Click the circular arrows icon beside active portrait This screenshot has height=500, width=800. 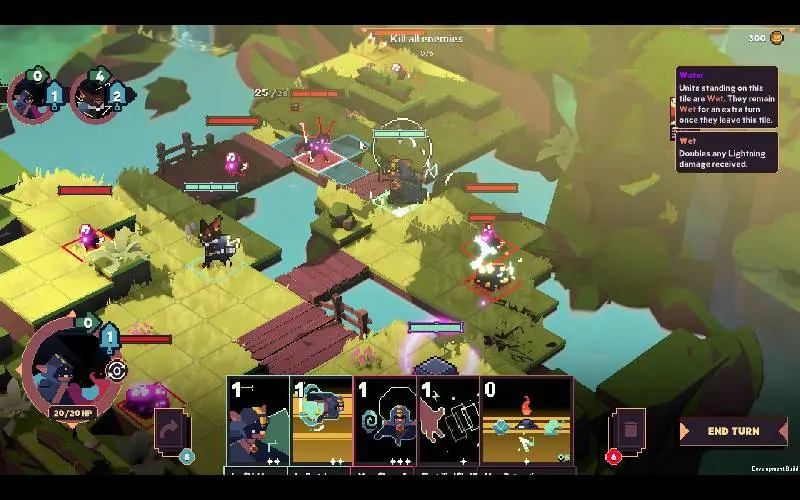[x=117, y=371]
